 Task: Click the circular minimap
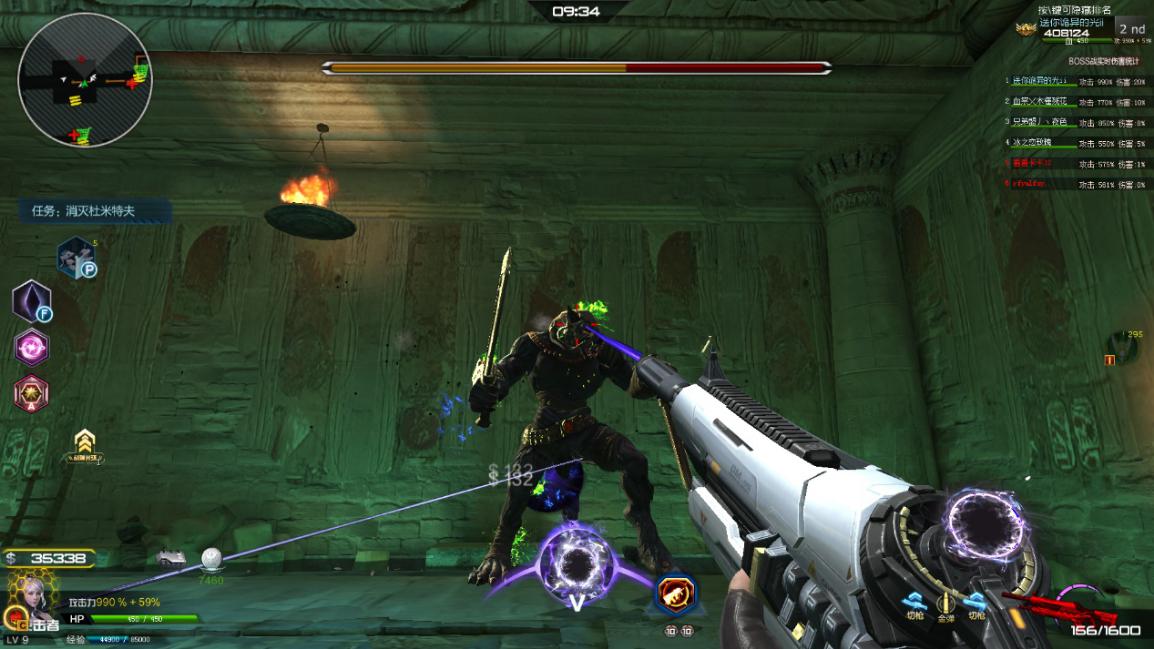(85, 80)
